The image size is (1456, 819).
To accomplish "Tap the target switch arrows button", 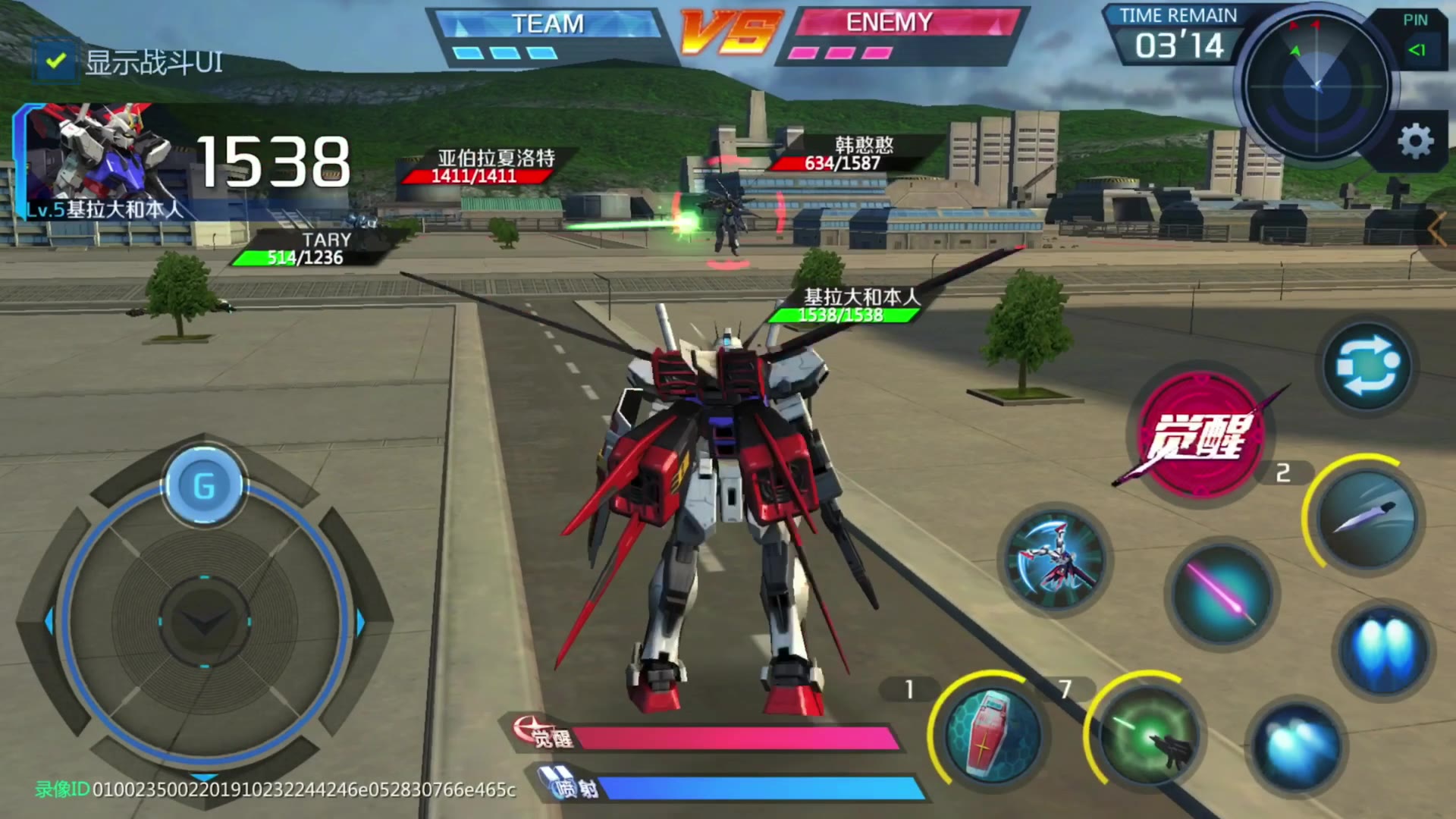I will coord(1367,366).
